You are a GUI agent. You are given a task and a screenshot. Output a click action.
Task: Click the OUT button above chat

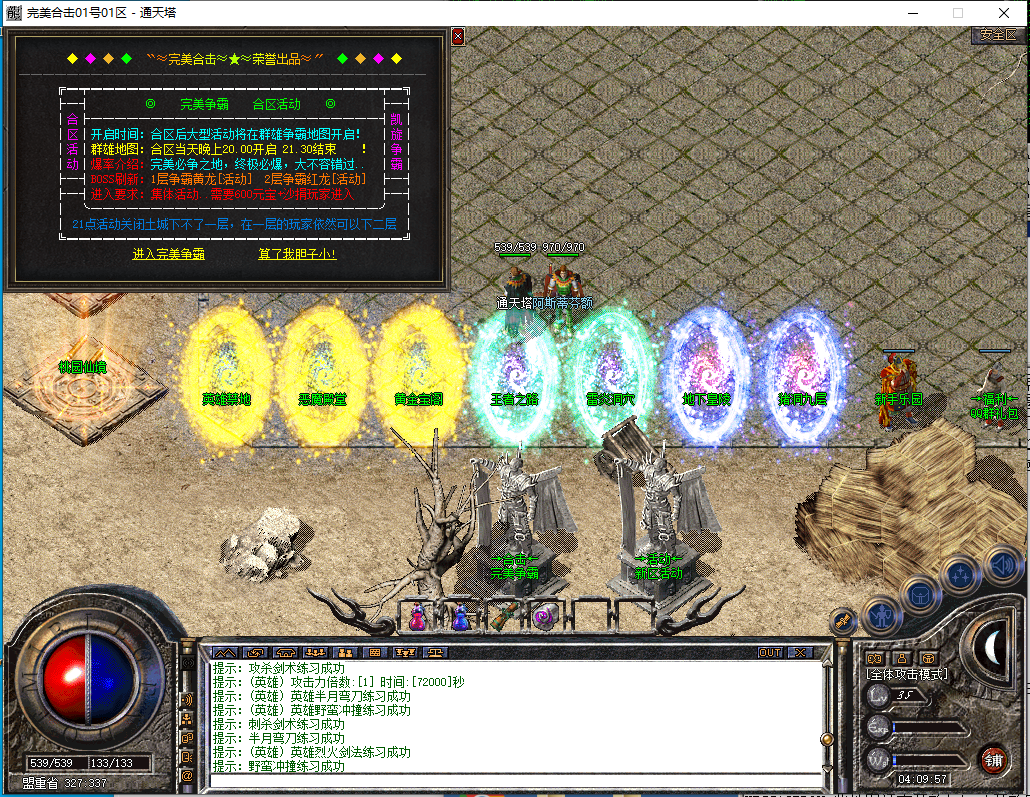[x=770, y=652]
